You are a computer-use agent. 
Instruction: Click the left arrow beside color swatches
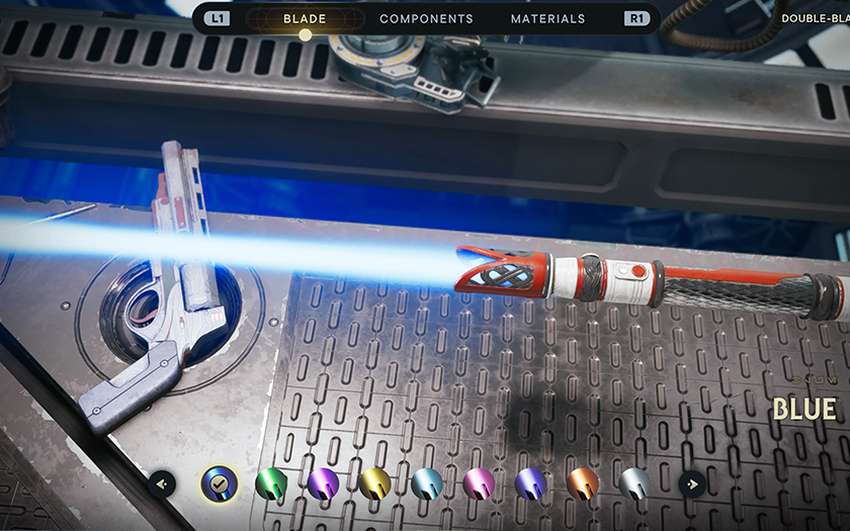tap(163, 484)
